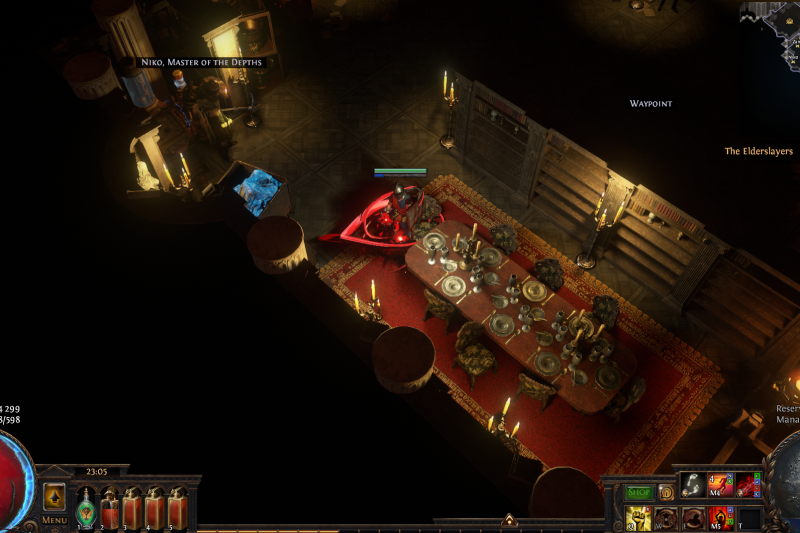
Task: Select the golden fist skill on Q
Action: click(x=637, y=517)
